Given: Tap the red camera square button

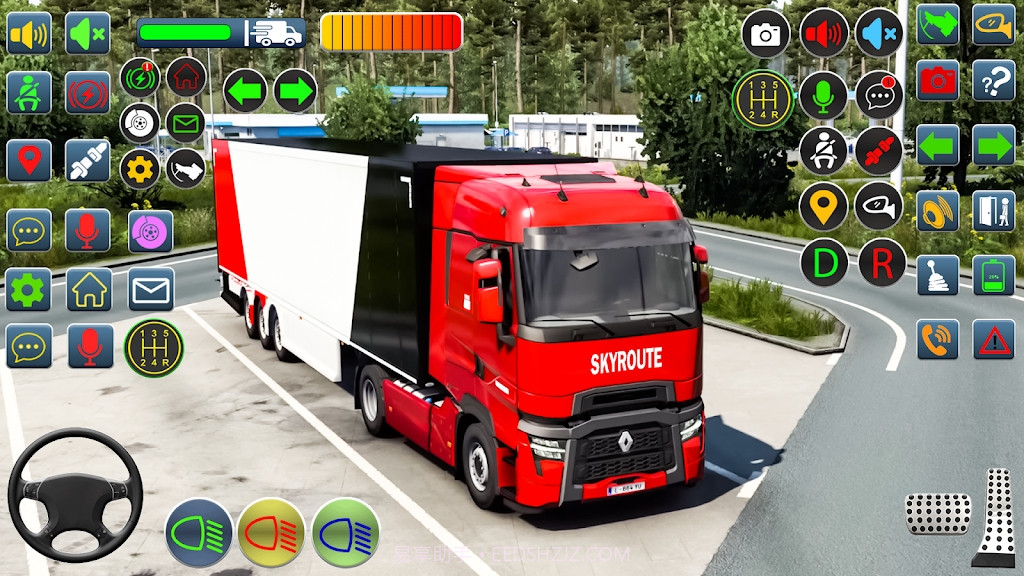Looking at the screenshot, I should point(937,80).
